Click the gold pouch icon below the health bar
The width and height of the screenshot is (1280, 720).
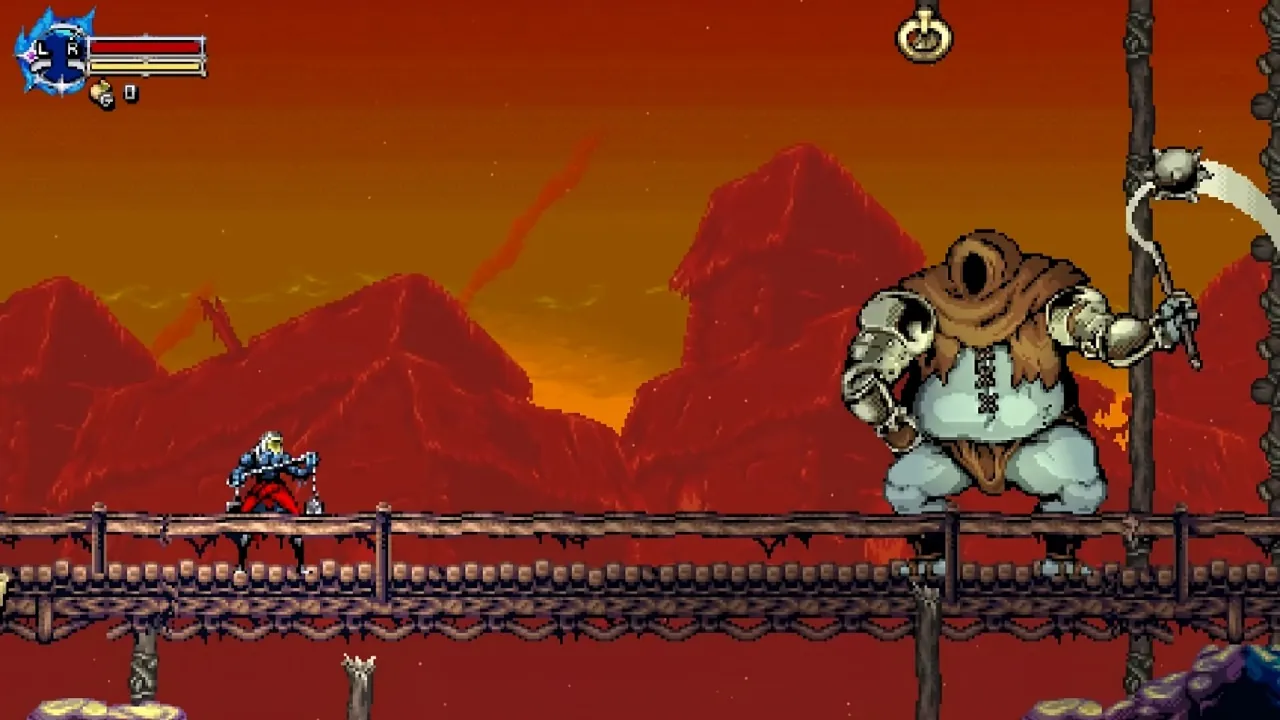pyautogui.click(x=100, y=90)
